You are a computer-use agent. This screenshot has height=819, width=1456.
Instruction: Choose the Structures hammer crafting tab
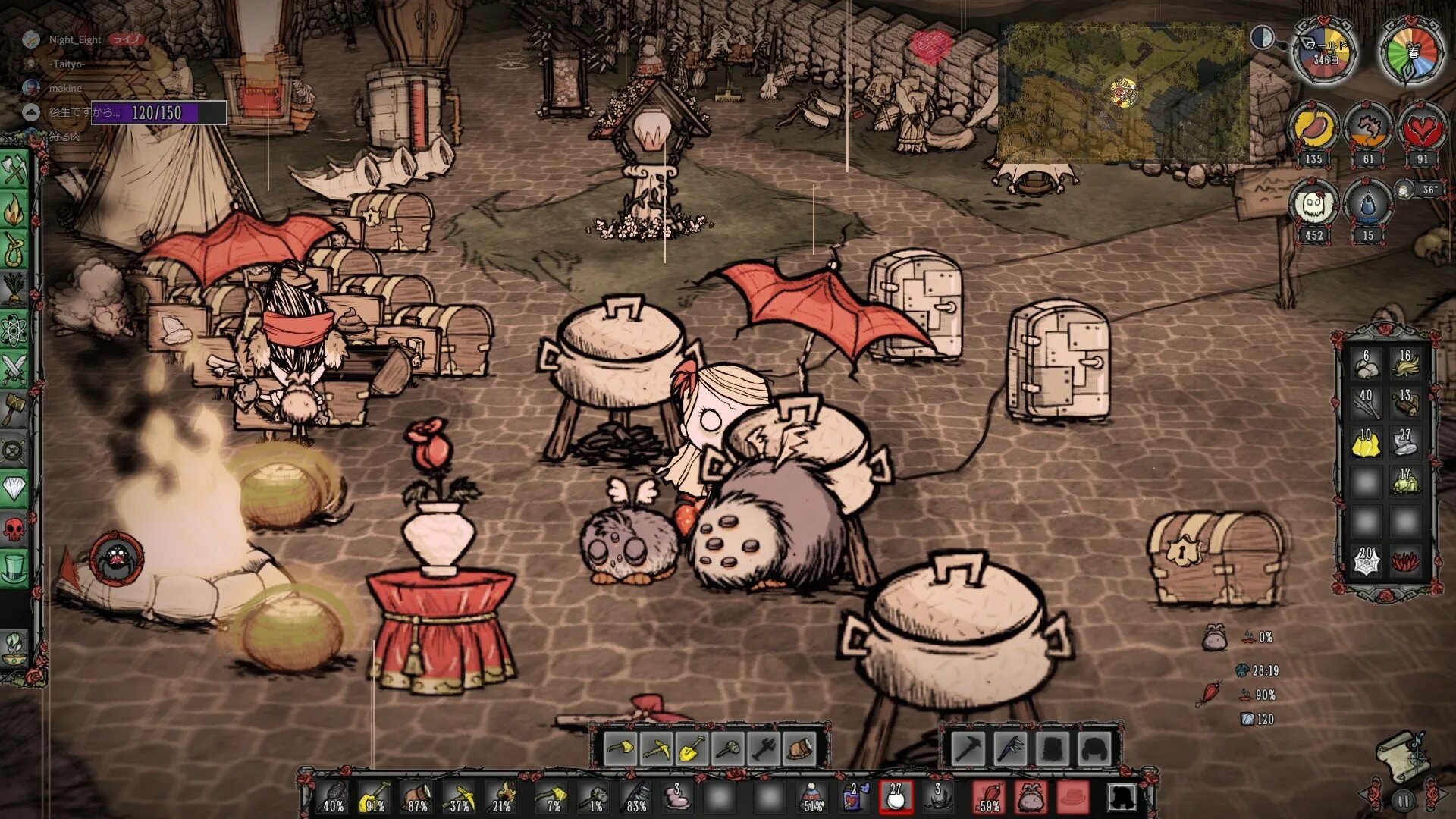[x=14, y=410]
